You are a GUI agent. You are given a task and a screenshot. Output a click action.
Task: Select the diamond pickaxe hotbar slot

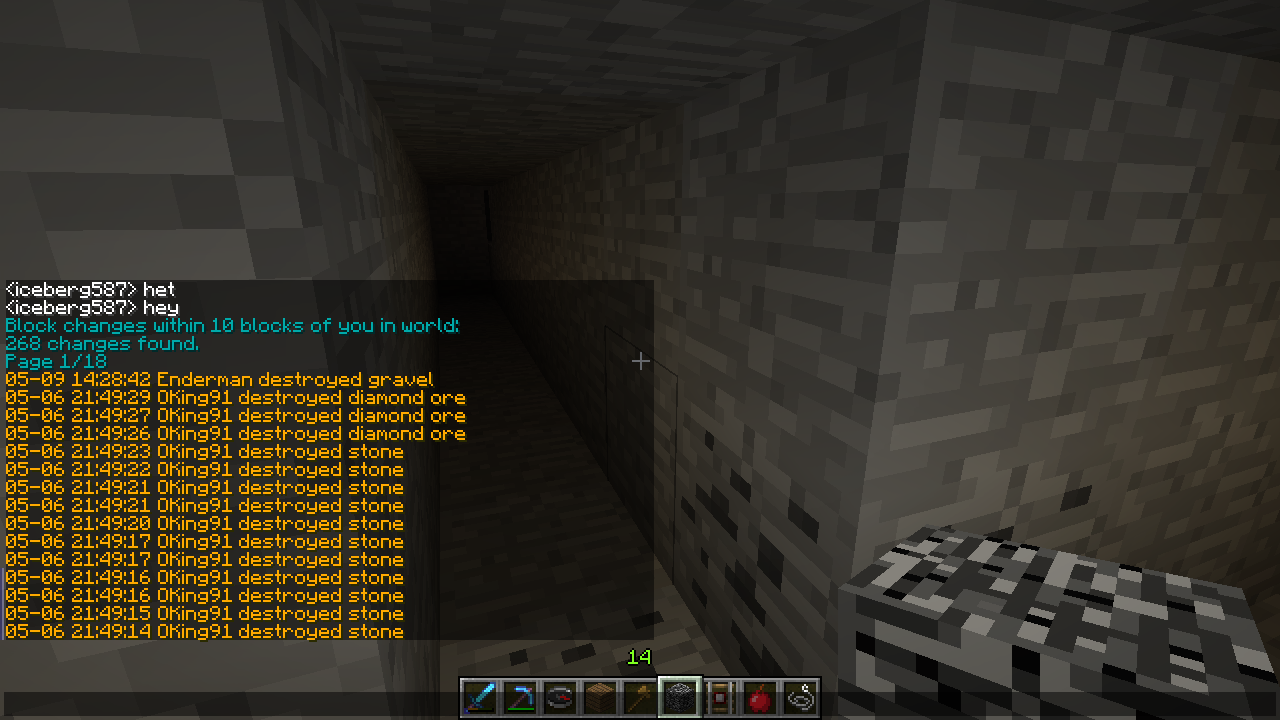[519, 697]
